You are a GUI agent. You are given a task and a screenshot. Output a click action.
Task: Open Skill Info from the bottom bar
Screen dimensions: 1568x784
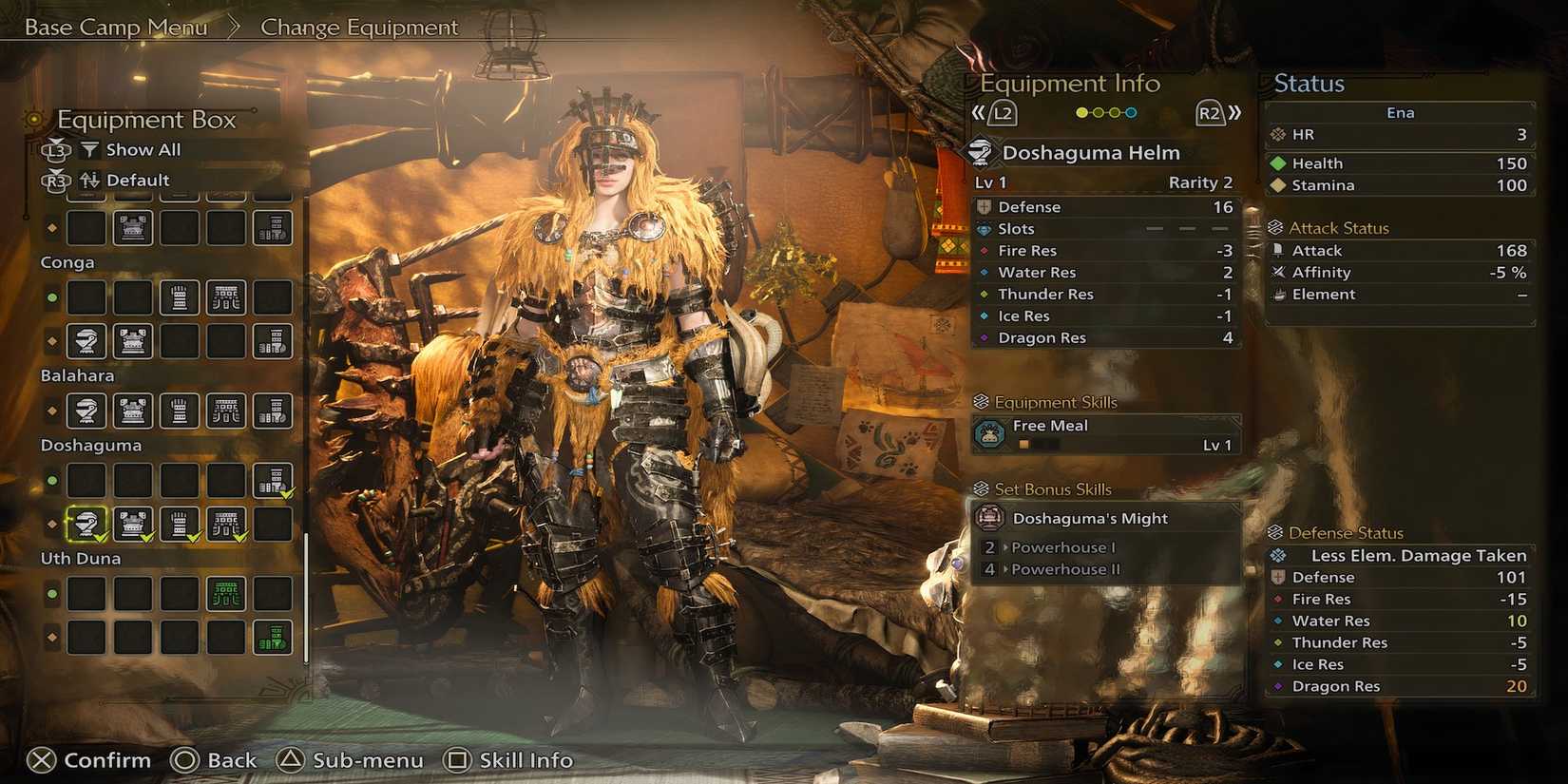tap(509, 760)
